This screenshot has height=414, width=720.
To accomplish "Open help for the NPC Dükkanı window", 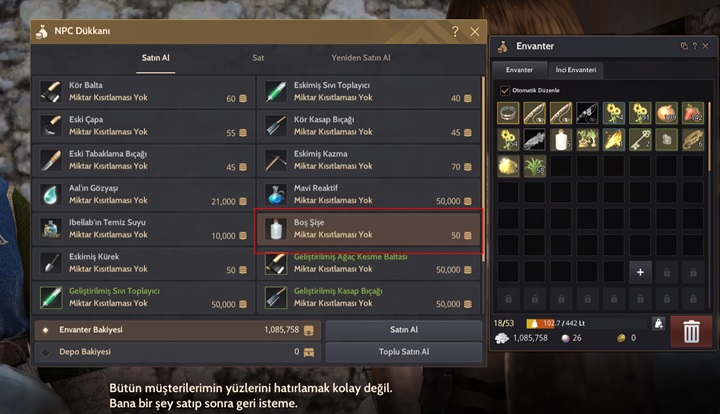I will pos(455,32).
